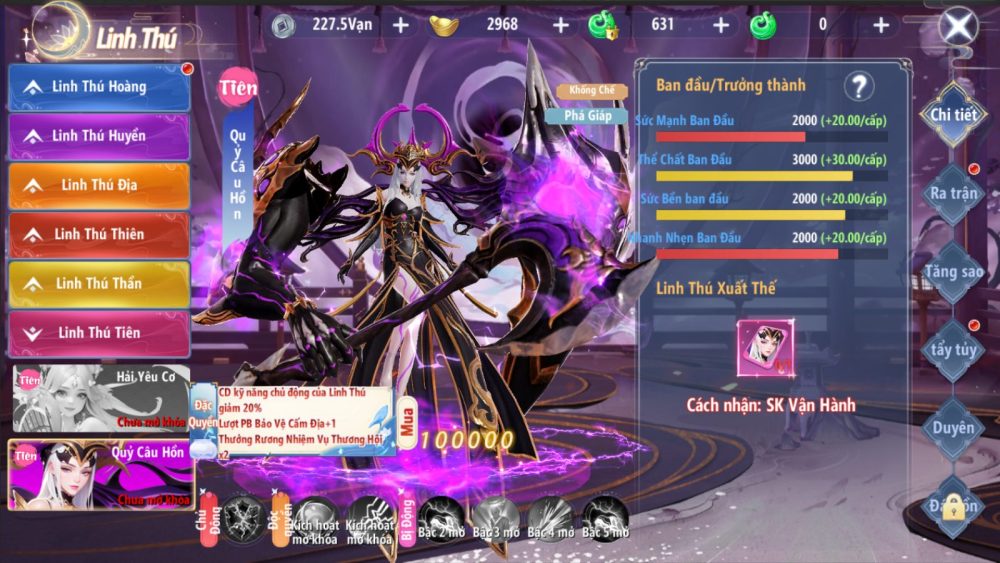This screenshot has width=1000, height=563.
Task: Switch to Linh Thú Huyền category
Action: [99, 136]
